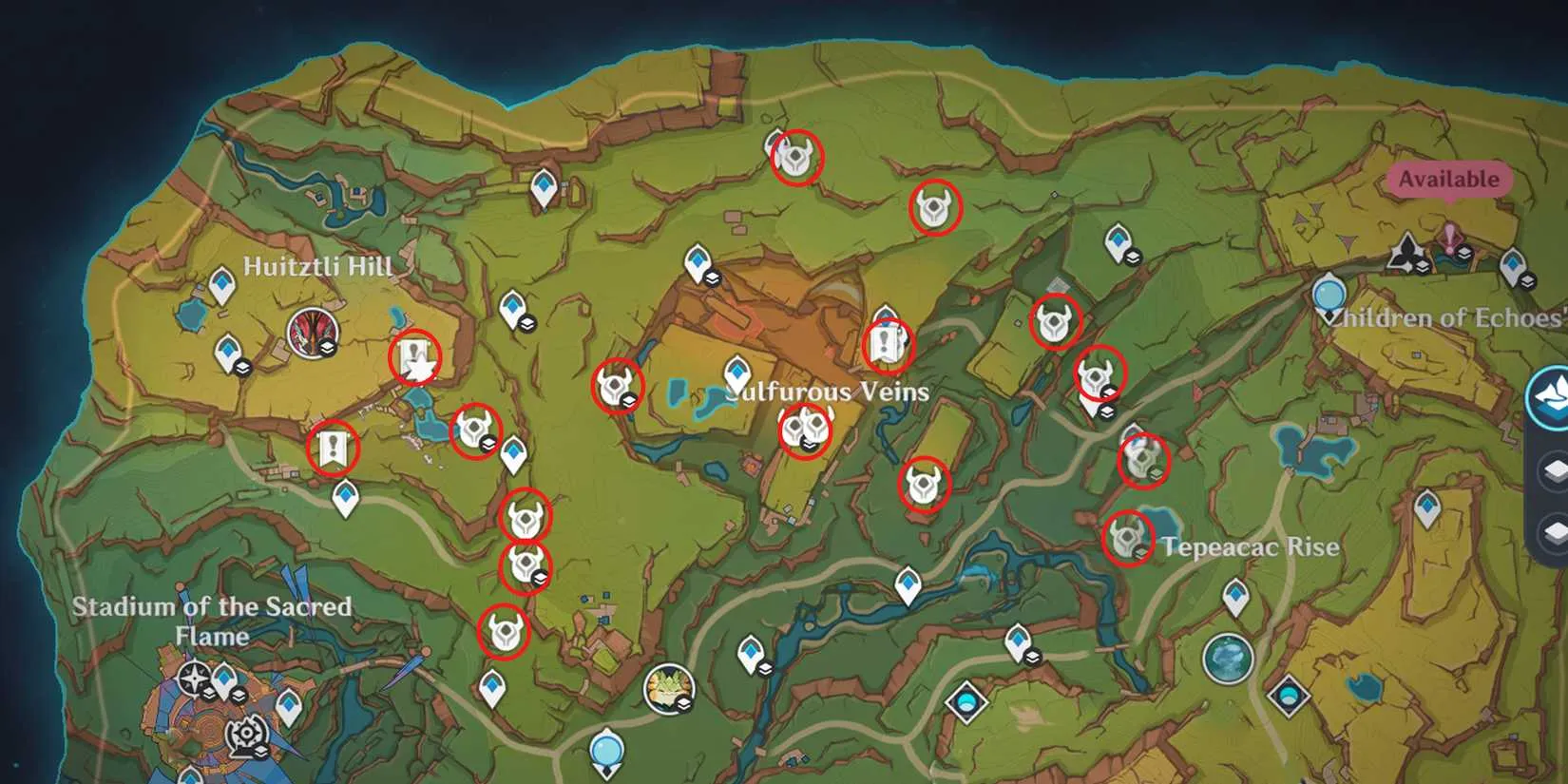Click the compass star icon at the Stadium

click(x=195, y=679)
